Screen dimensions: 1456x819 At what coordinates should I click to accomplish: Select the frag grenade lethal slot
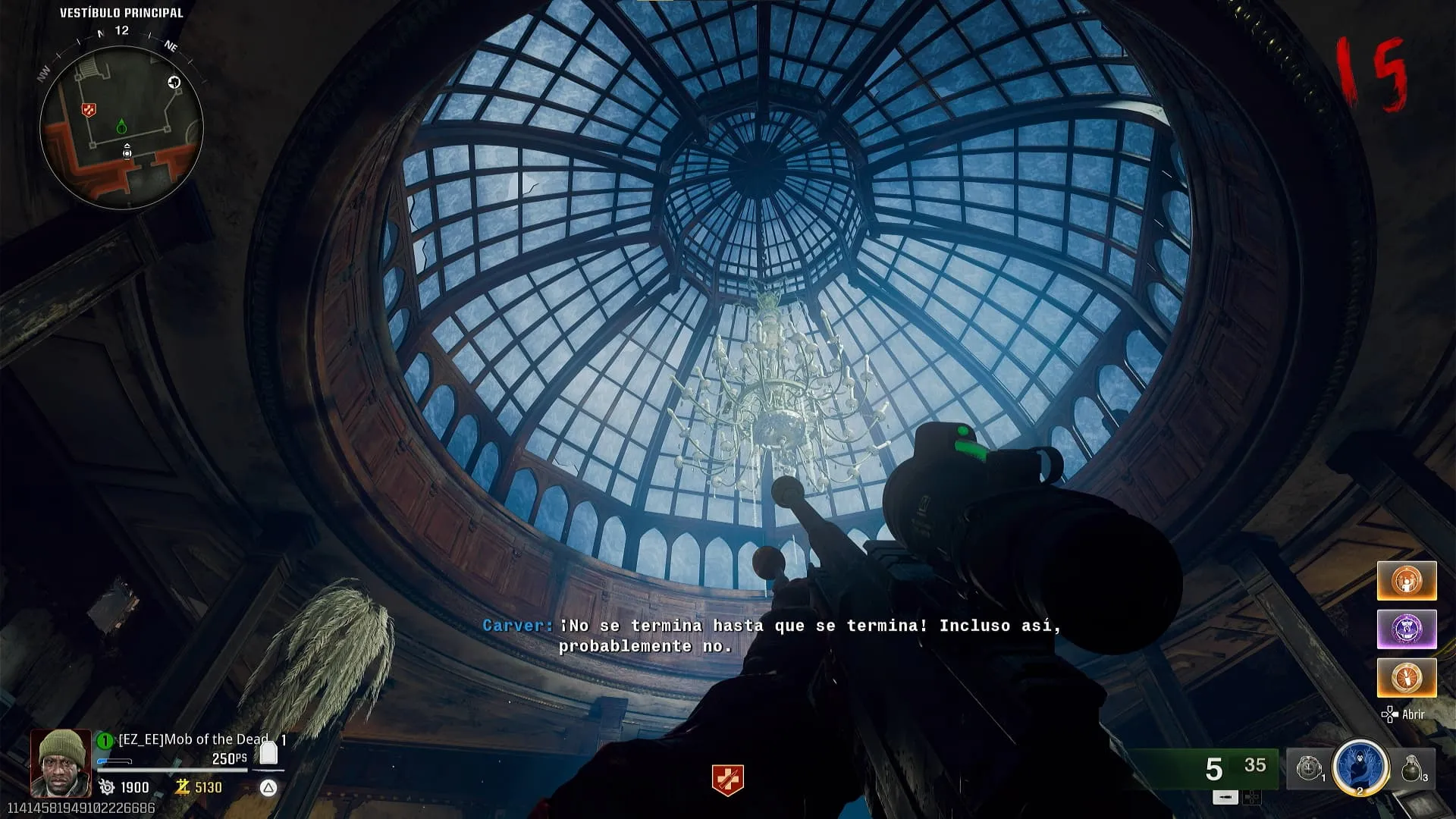coord(1411,769)
